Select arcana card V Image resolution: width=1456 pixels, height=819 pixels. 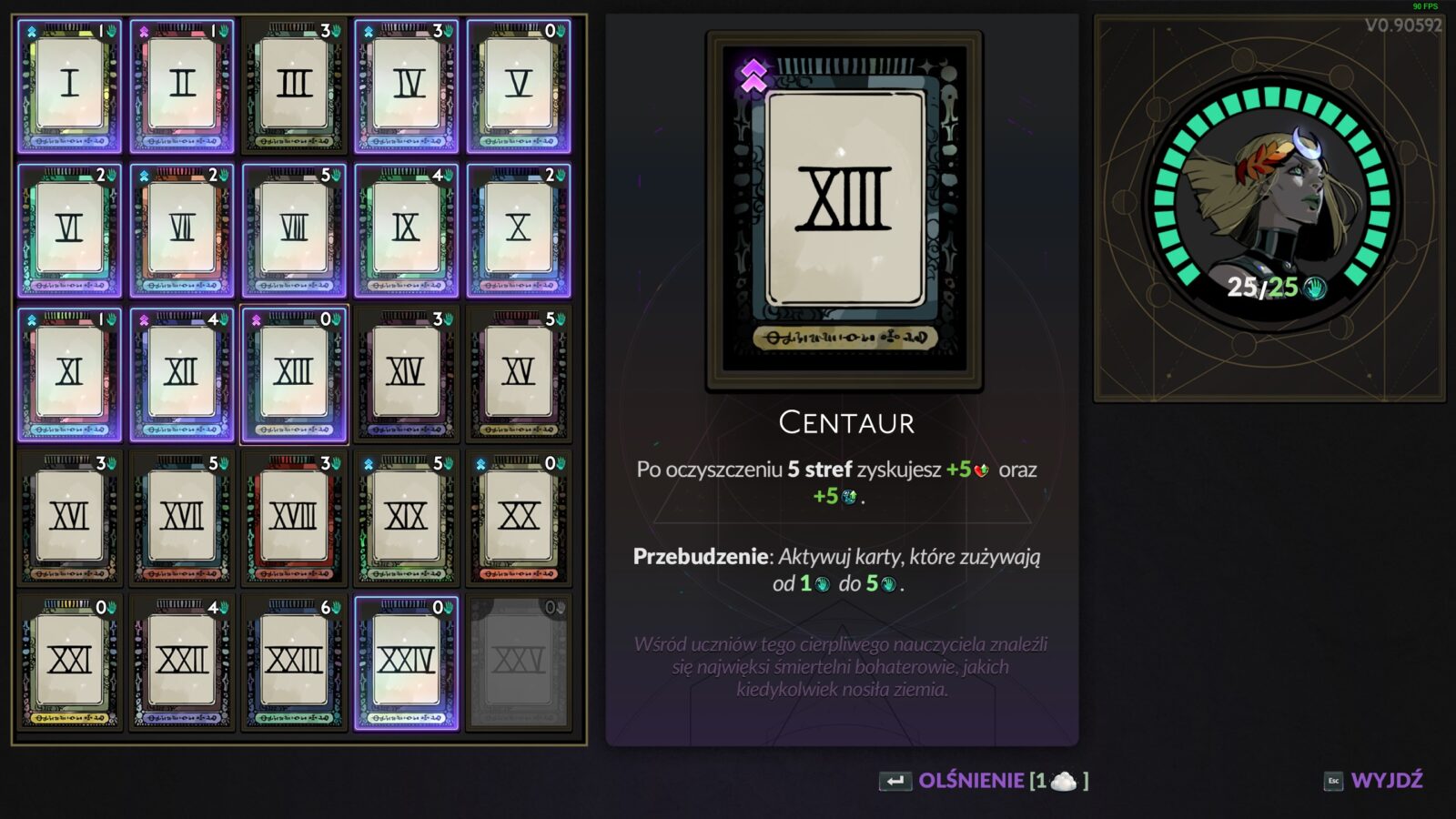pos(518,86)
